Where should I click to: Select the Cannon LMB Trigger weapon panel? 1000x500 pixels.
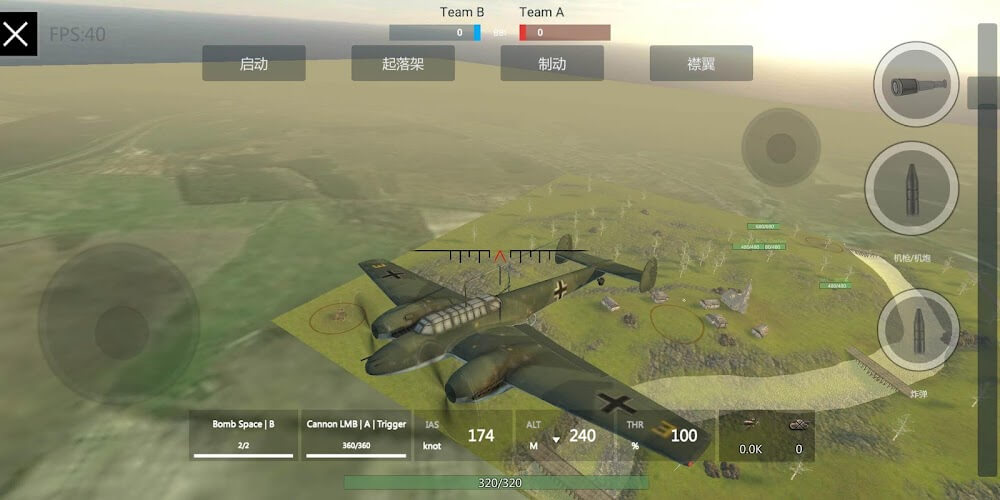(x=356, y=434)
